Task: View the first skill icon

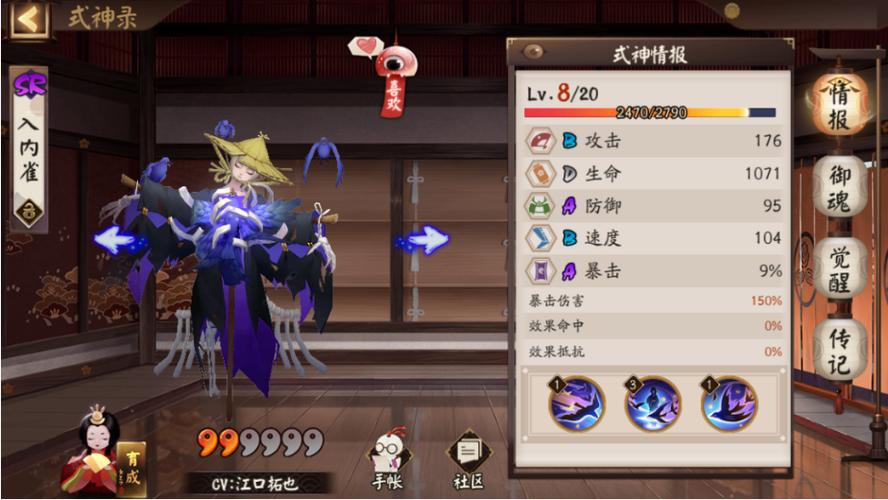Action: pyautogui.click(x=577, y=404)
